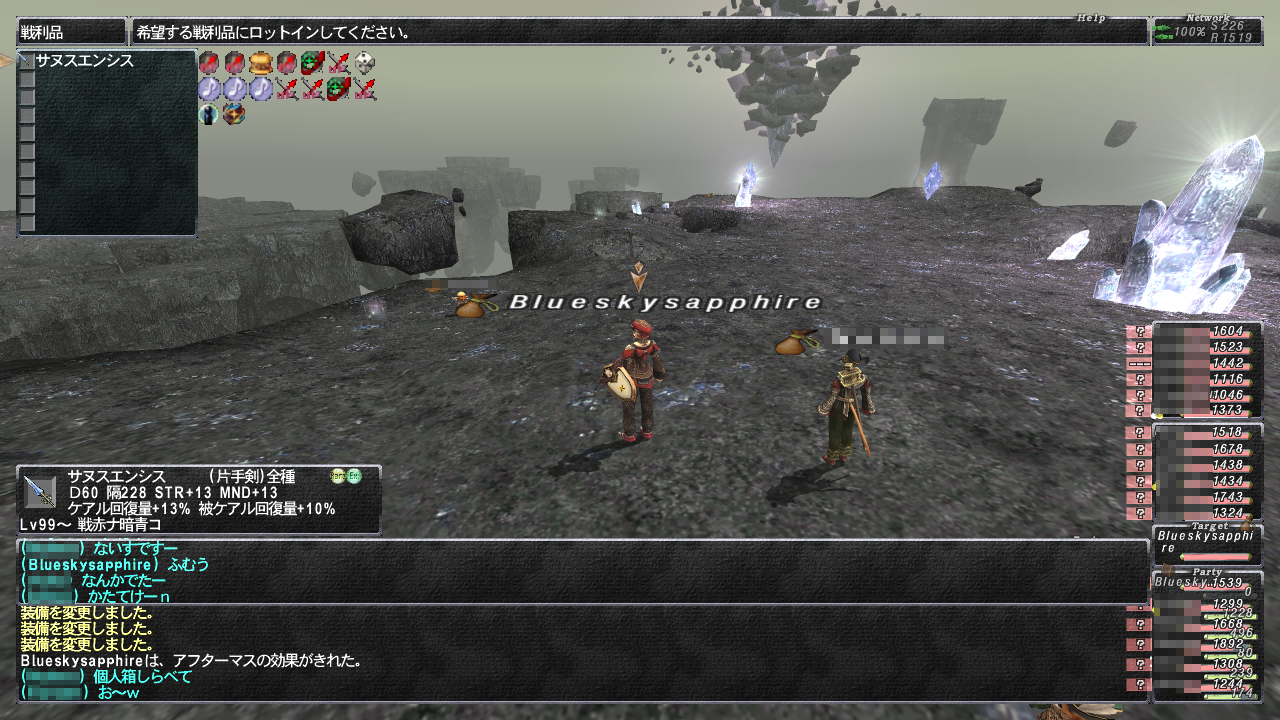Select サヌスエンシス in the treasure pool list

(x=85, y=61)
